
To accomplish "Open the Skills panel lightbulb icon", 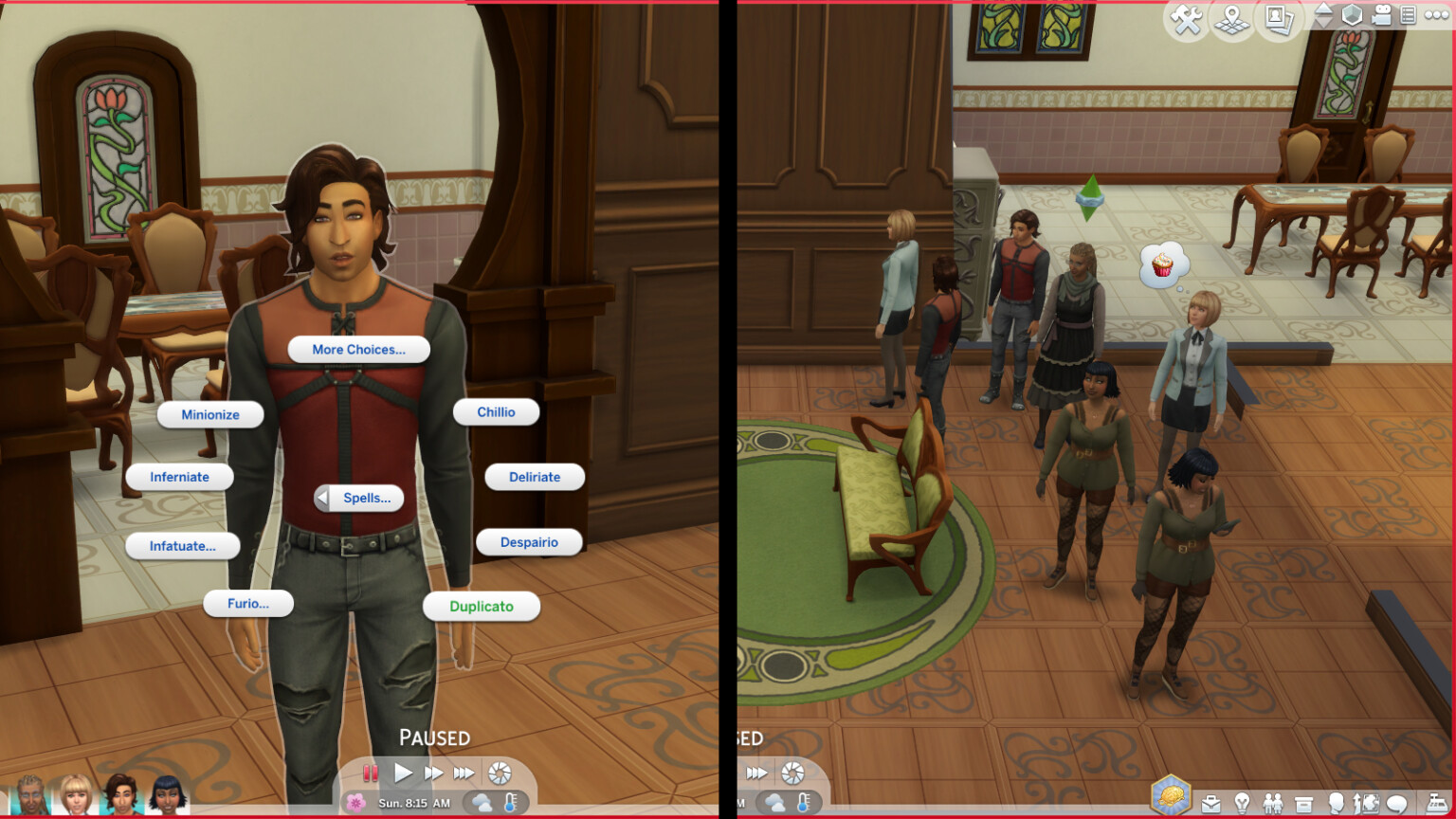I will pyautogui.click(x=1243, y=801).
